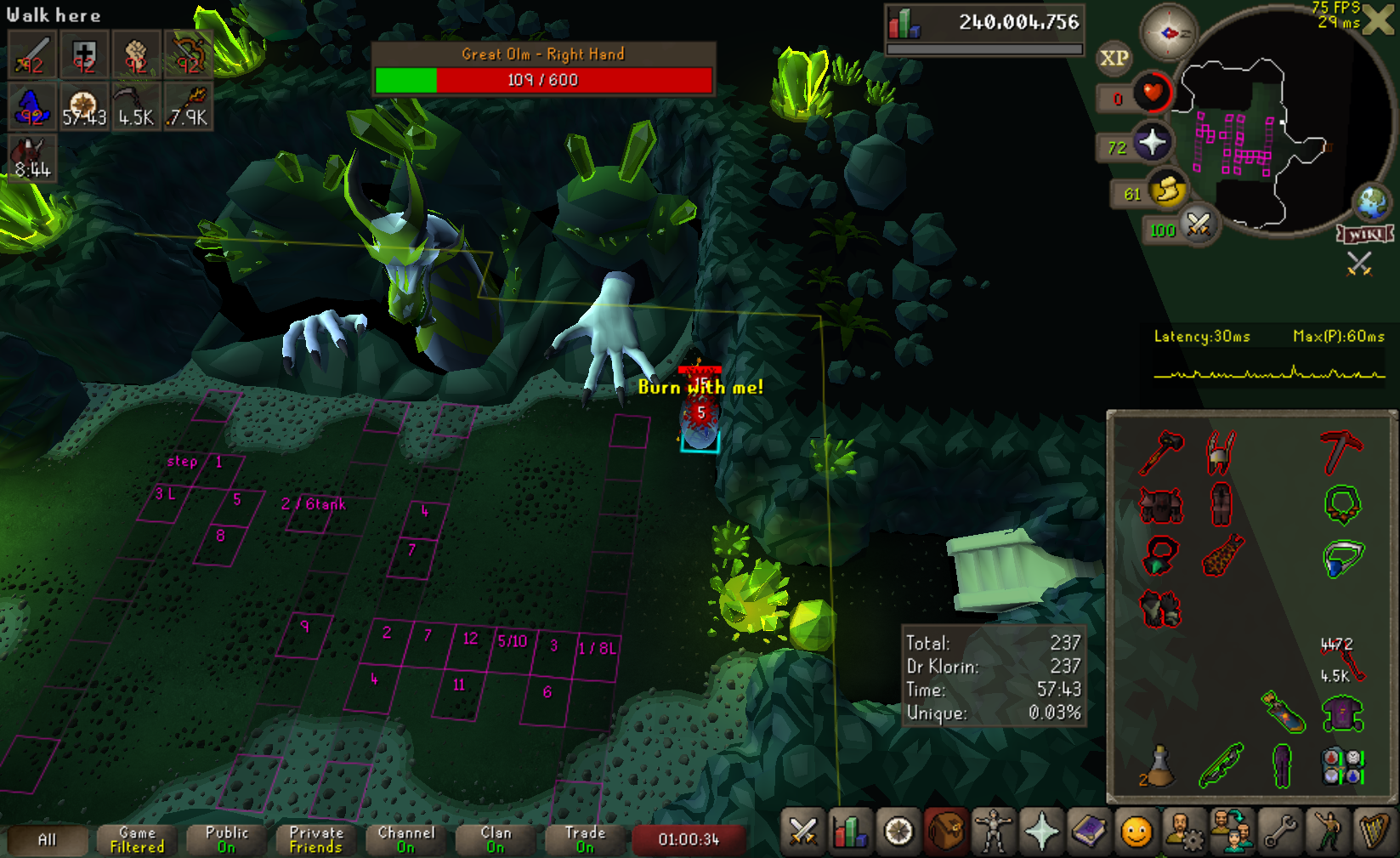Select the dragon warhammer in the inventory

[x=1161, y=452]
